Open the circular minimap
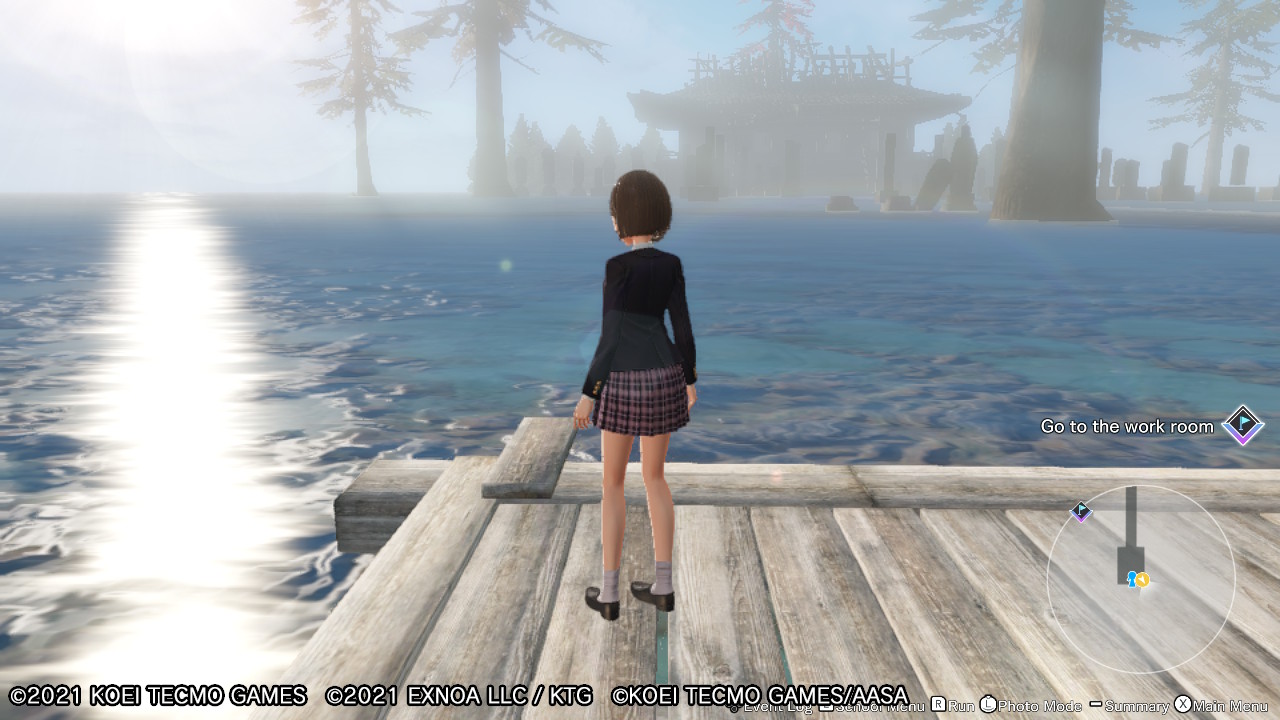The width and height of the screenshot is (1280, 720). [1141, 578]
